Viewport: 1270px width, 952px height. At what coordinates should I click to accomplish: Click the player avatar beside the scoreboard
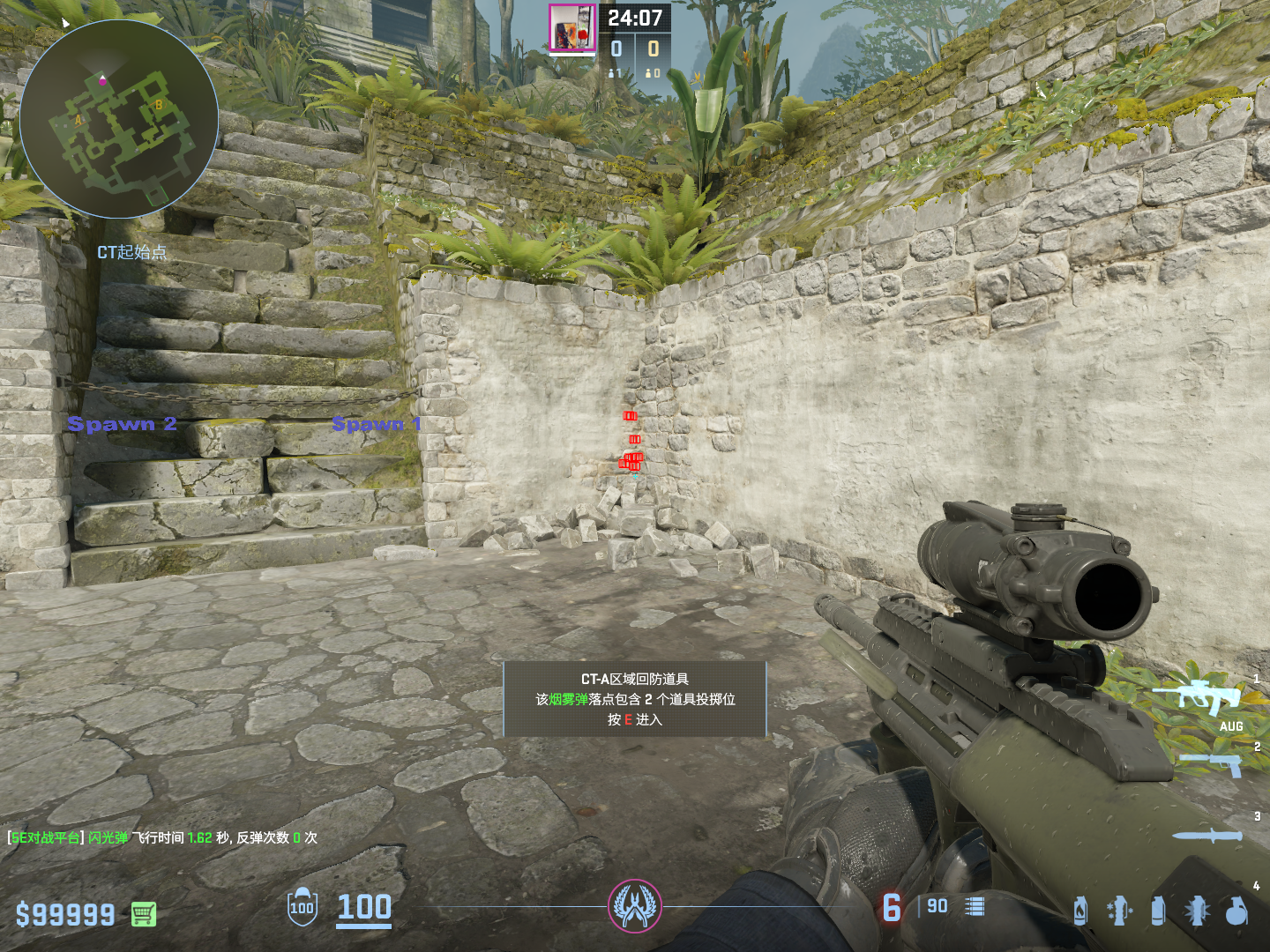point(572,28)
